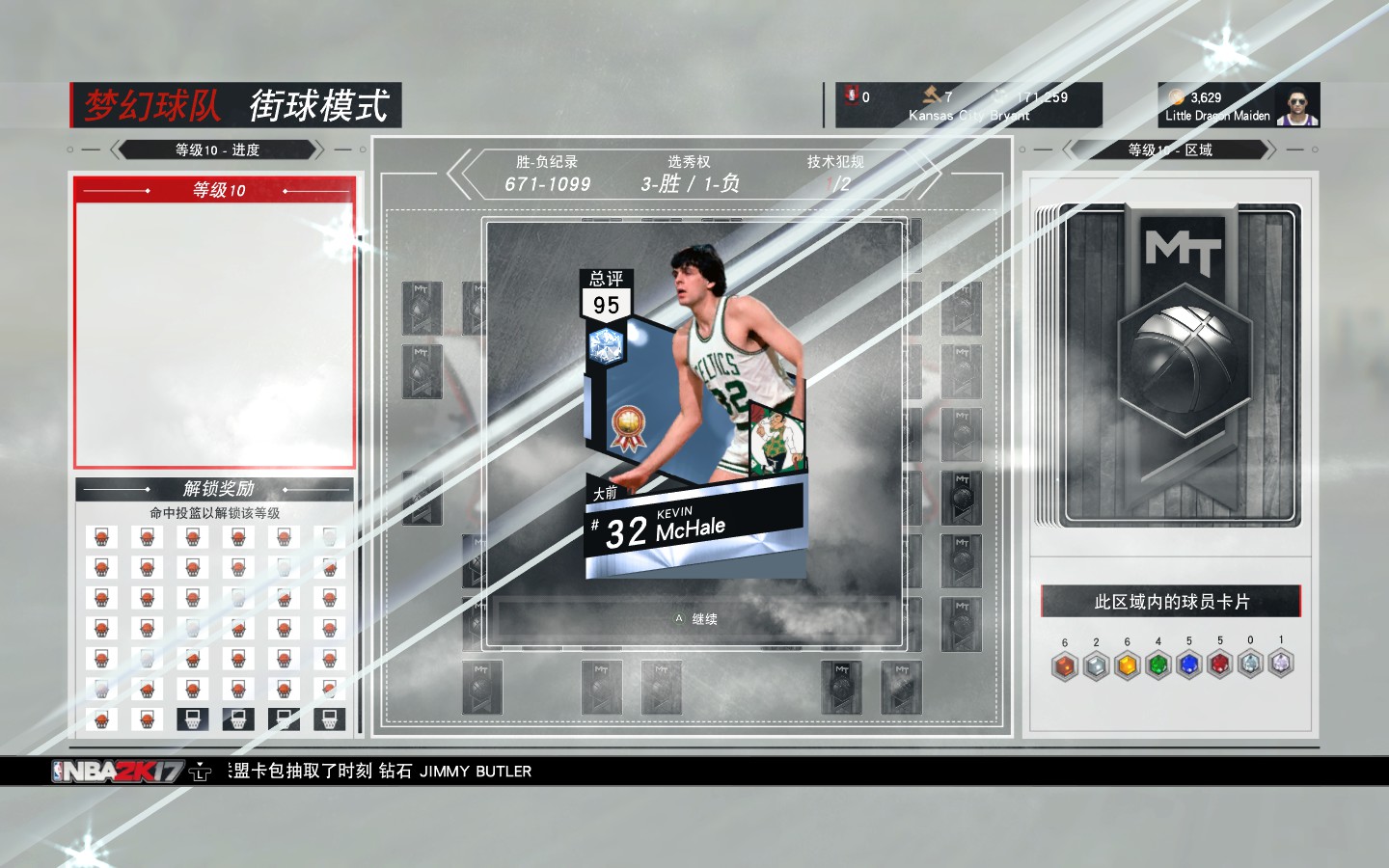The height and width of the screenshot is (868, 1389).
Task: Select the gold gem showing count 6
Action: pyautogui.click(x=1126, y=664)
